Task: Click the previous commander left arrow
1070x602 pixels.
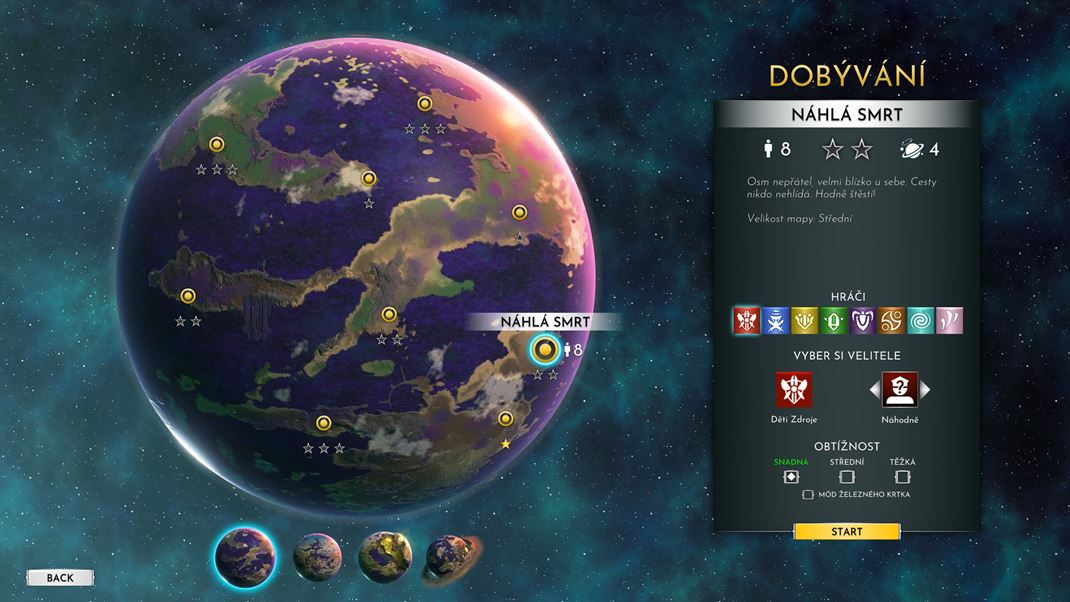Action: 873,389
